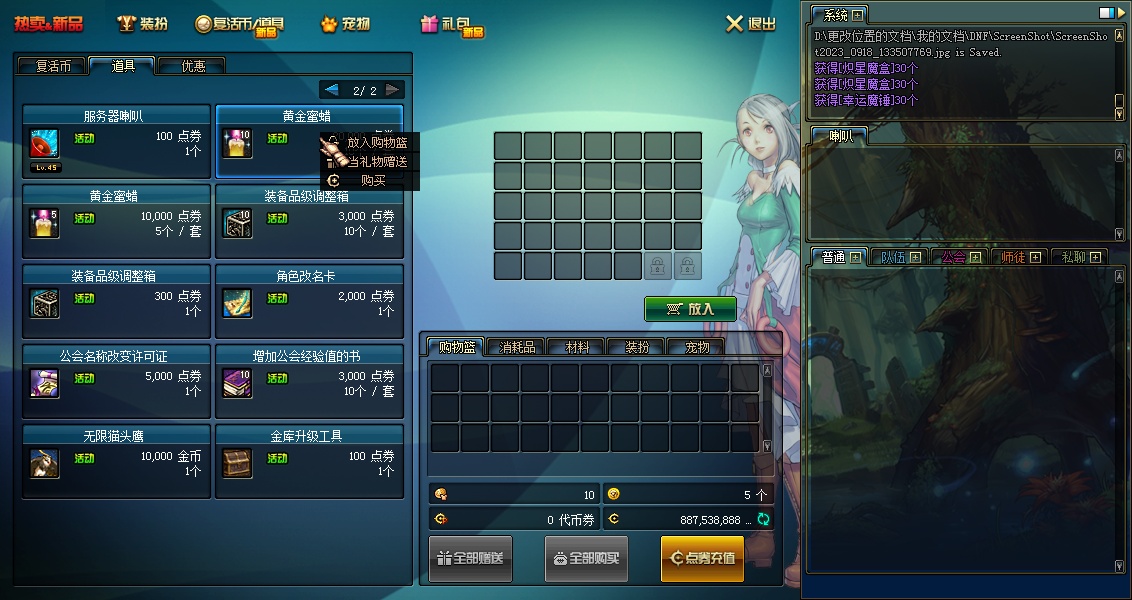Select the 服务器喇叭 item
Image resolution: width=1132 pixels, height=600 pixels.
tap(116, 141)
